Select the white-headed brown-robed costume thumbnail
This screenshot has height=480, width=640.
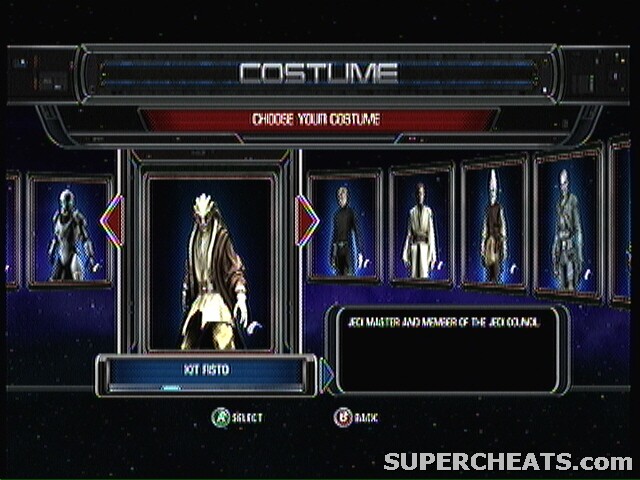coord(493,224)
